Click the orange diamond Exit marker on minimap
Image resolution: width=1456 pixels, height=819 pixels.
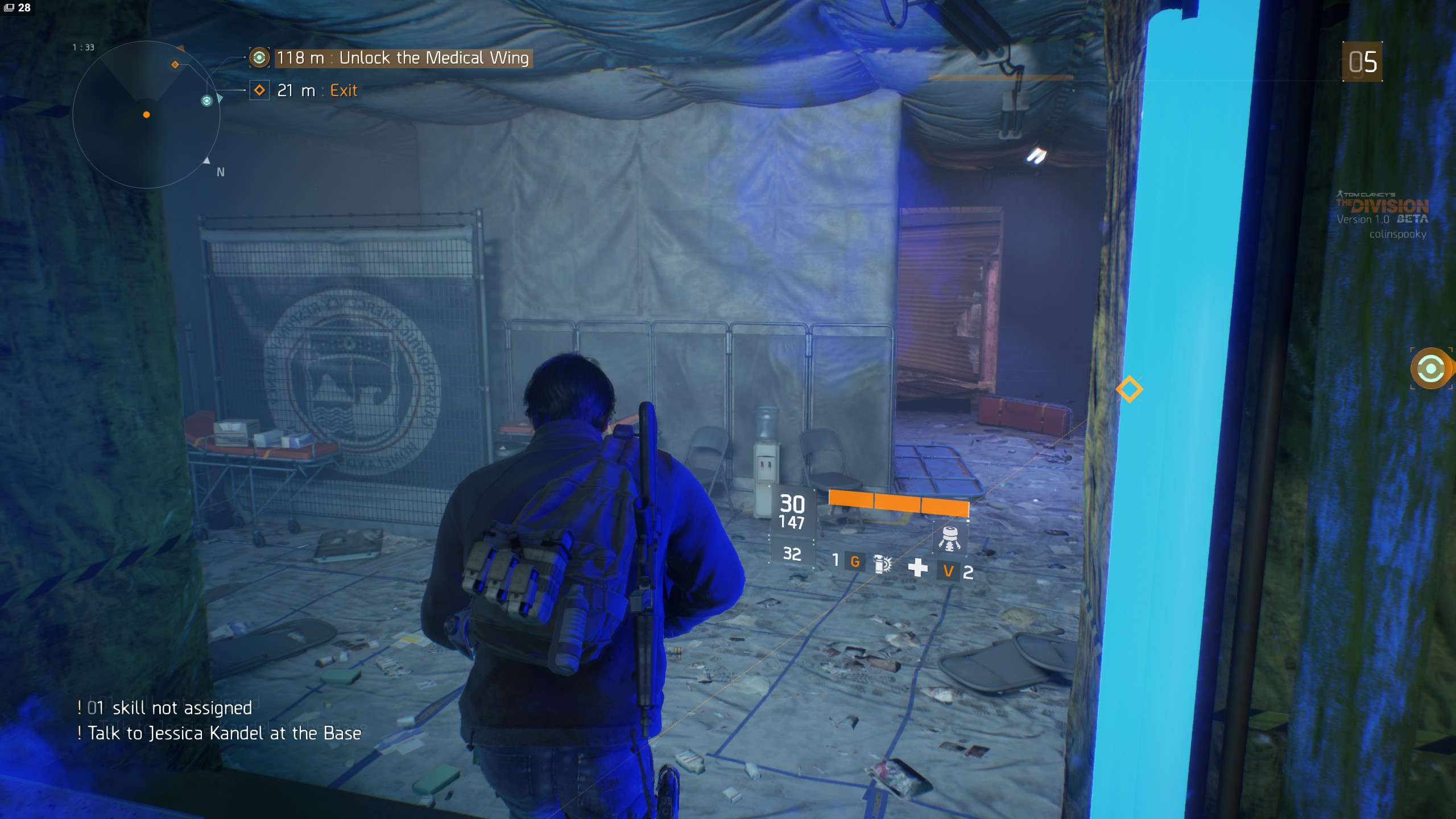pos(175,65)
